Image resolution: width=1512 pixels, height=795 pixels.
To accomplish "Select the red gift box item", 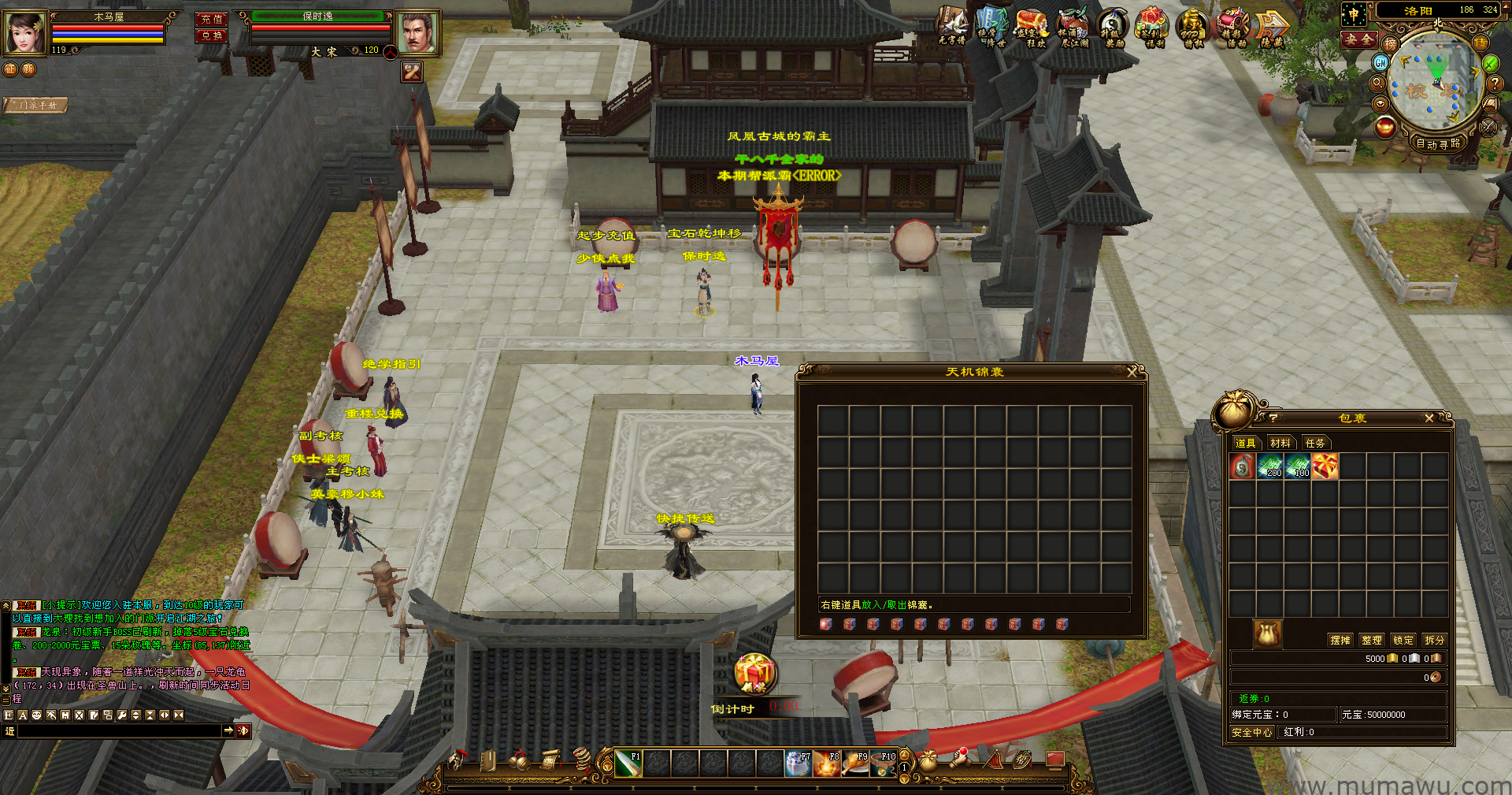I will pyautogui.click(x=1325, y=466).
